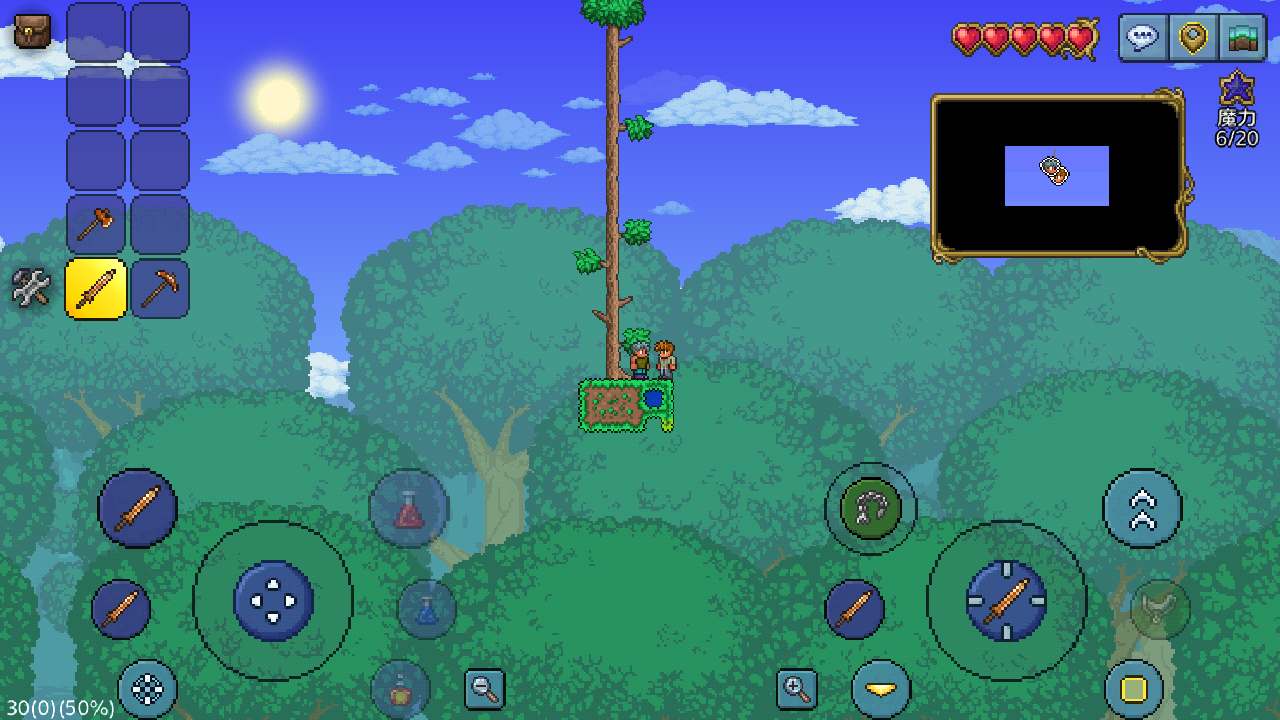Screen dimensions: 1280x720
Task: Click the map pin marker button
Action: coord(1192,38)
